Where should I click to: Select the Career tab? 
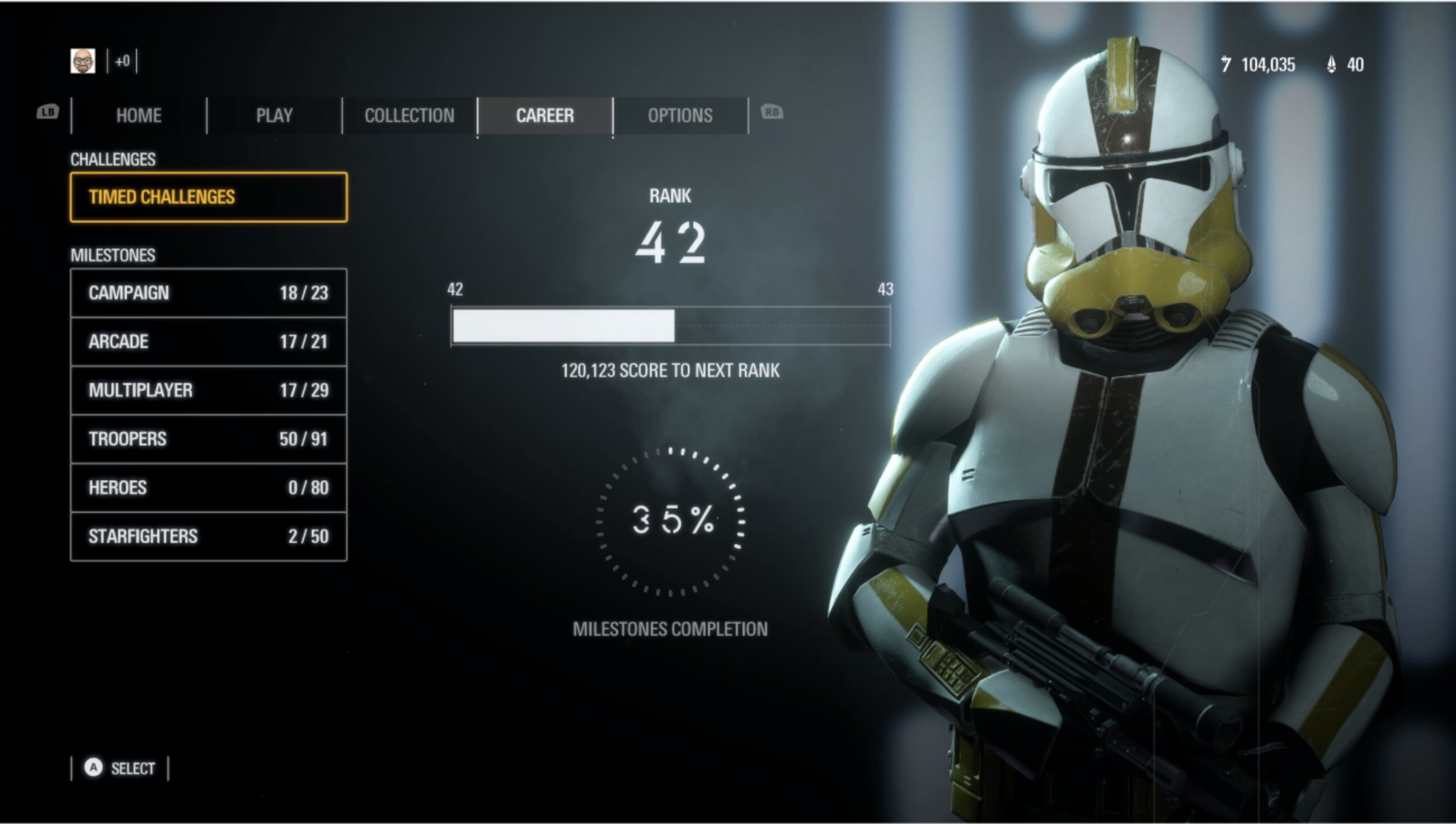coord(544,115)
